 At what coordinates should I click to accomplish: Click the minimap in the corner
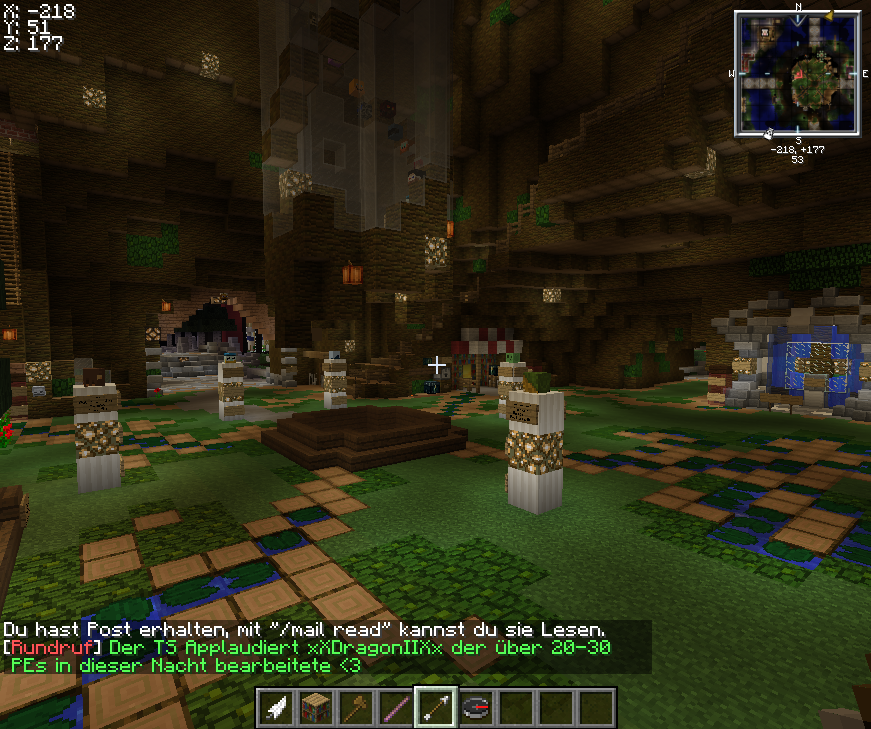pyautogui.click(x=798, y=73)
